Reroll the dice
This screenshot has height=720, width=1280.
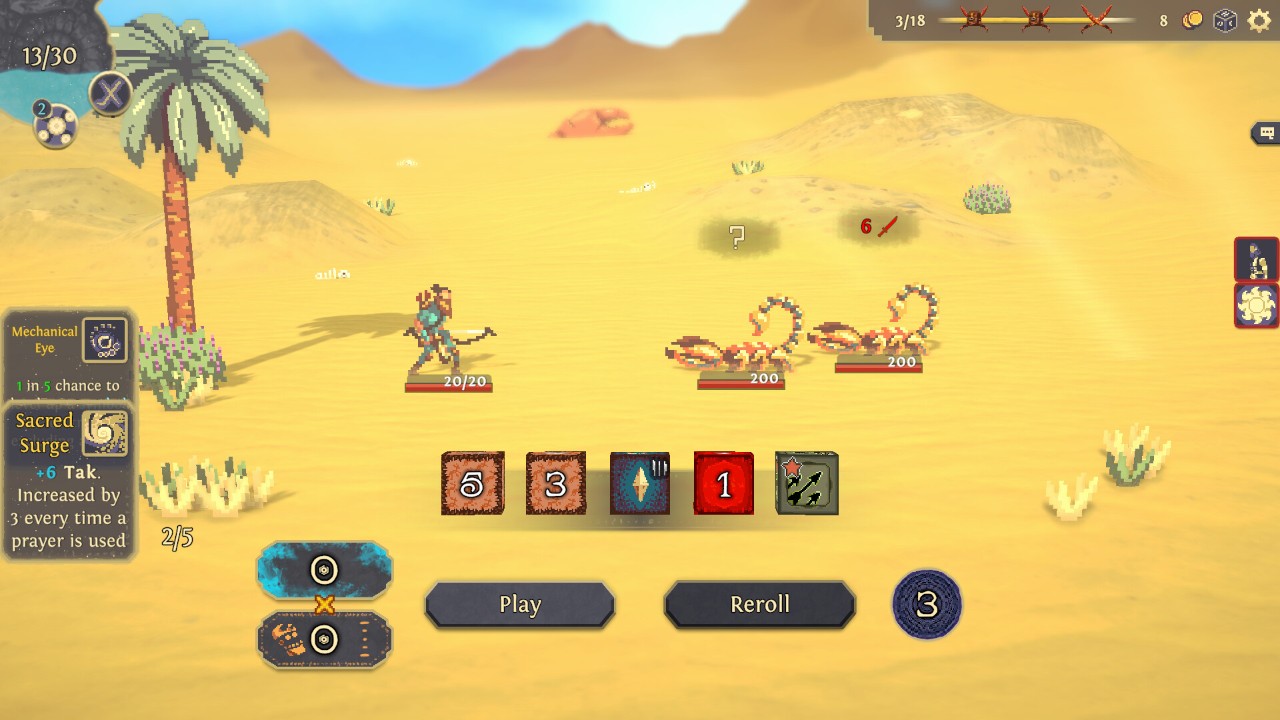click(760, 604)
